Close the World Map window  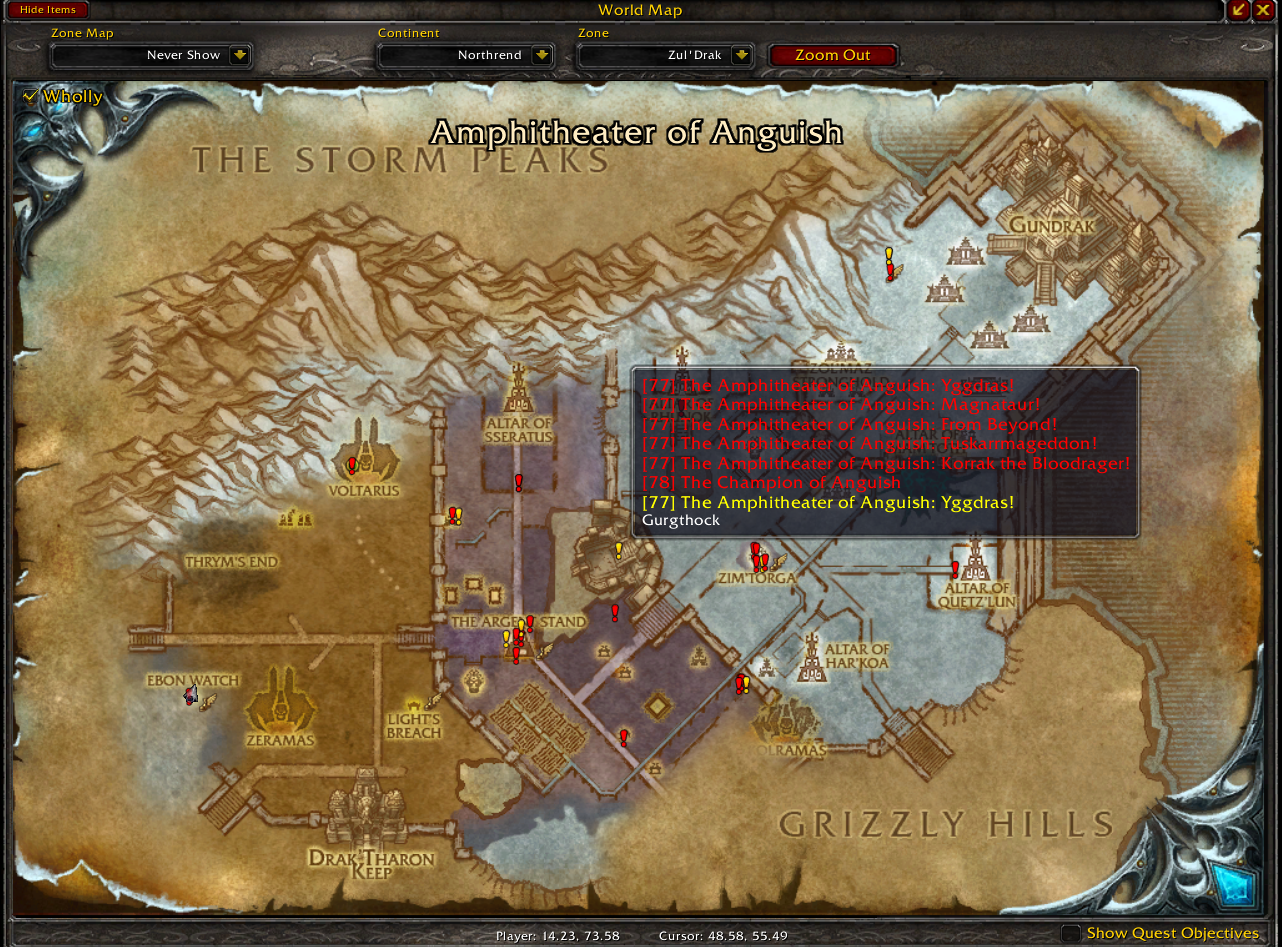pos(1263,10)
